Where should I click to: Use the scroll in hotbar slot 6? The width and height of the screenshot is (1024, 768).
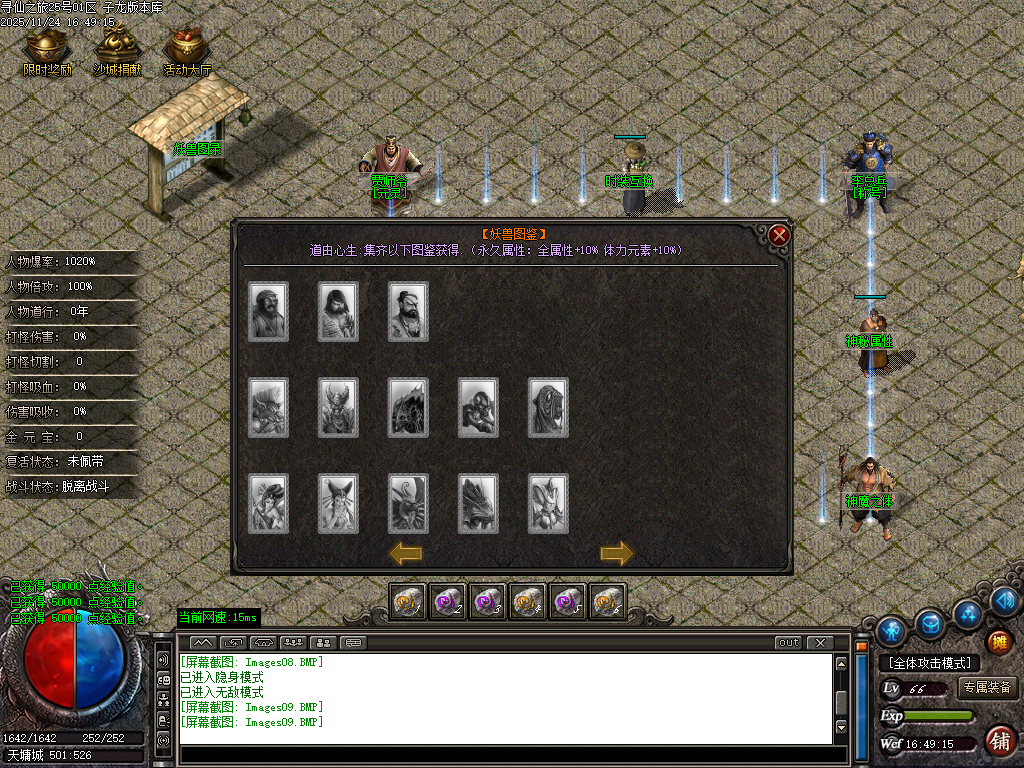pos(608,601)
